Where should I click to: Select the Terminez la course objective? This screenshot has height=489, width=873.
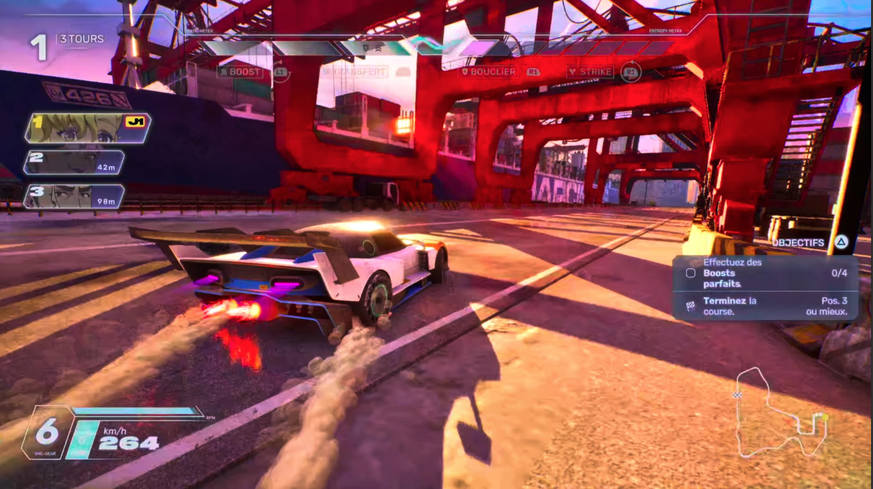tap(766, 306)
